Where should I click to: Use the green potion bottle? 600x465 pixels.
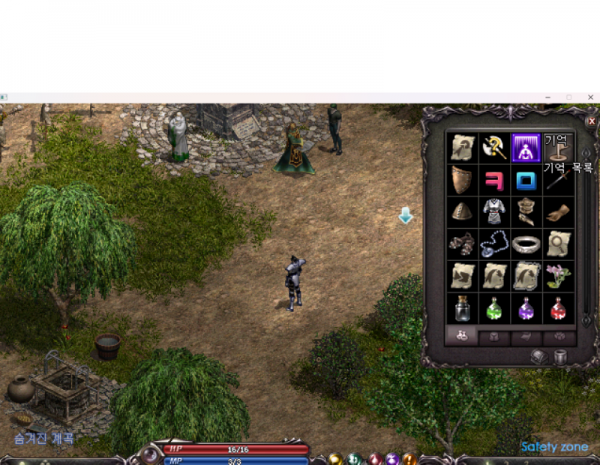493,308
